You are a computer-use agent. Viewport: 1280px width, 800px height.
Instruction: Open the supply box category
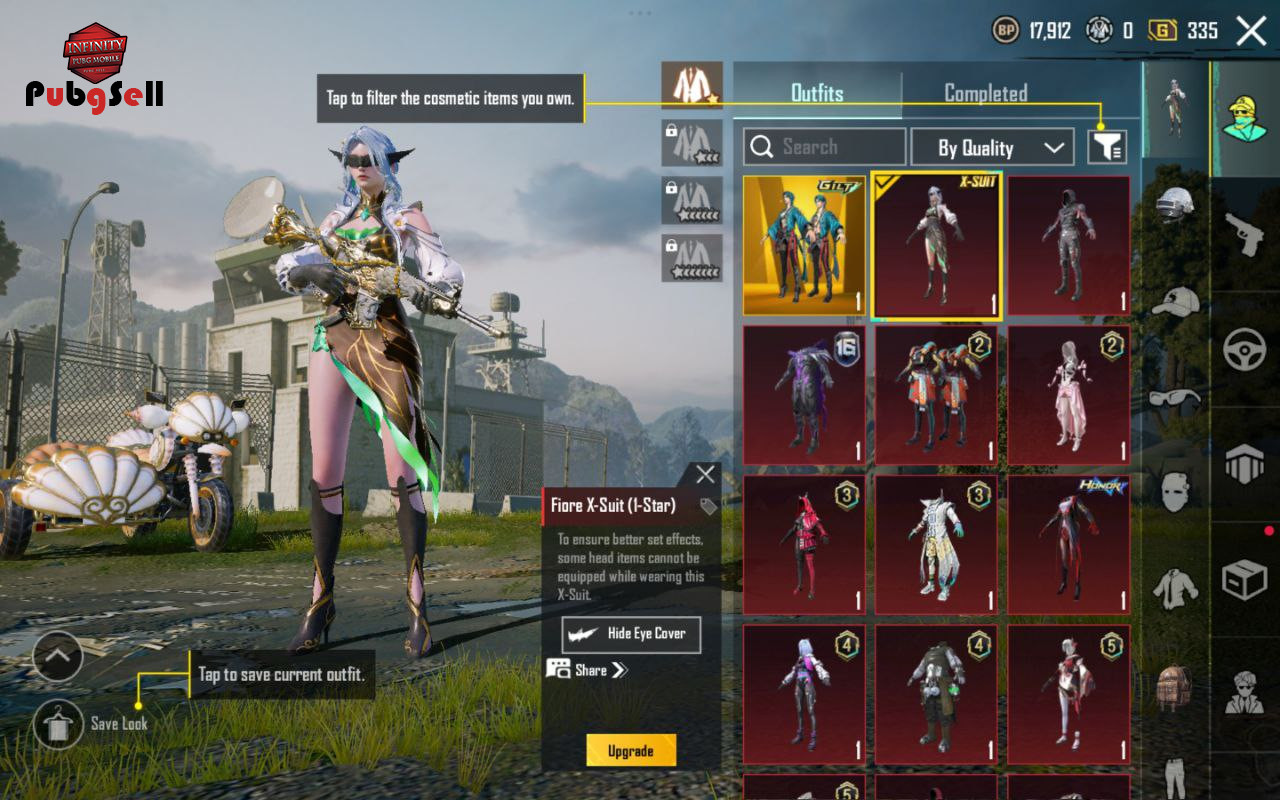pyautogui.click(x=1245, y=579)
